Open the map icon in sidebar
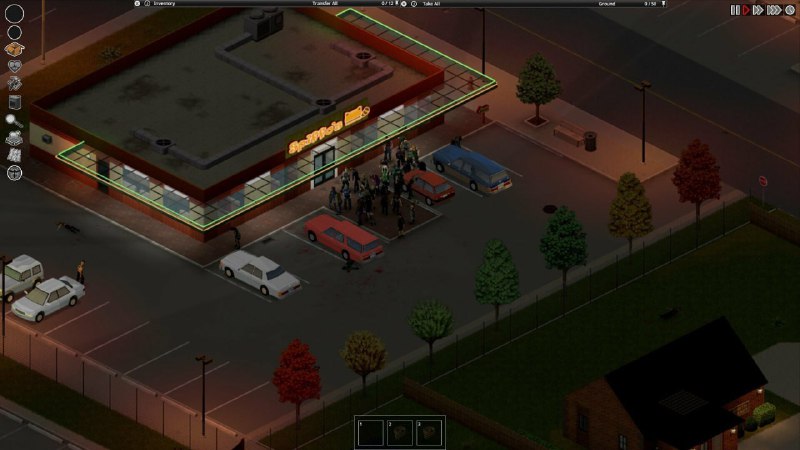800x450 pixels. click(14, 155)
